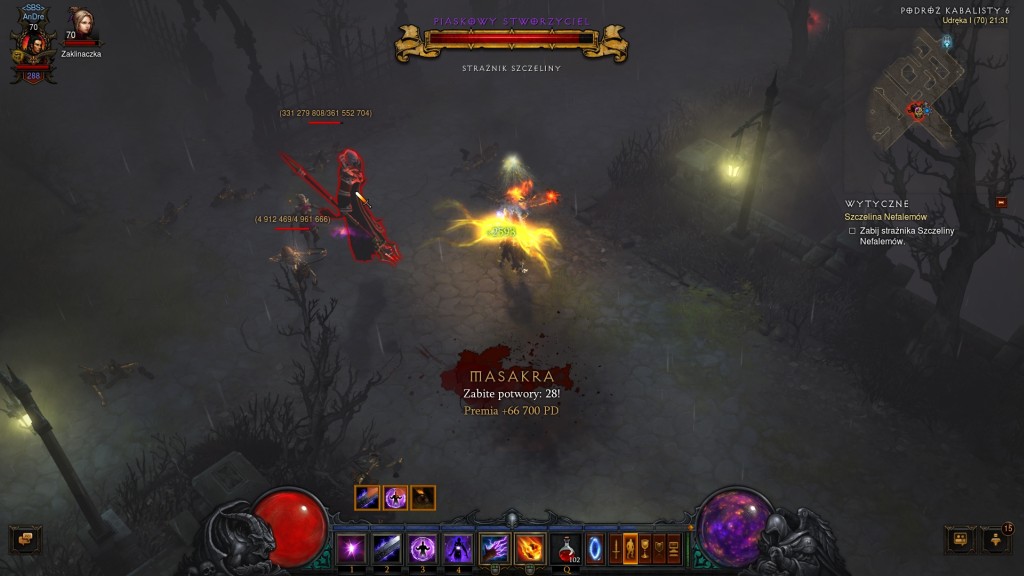The height and width of the screenshot is (576, 1024).
Task: Cast the purple figure-in-circle skill in slot 3
Action: [x=422, y=548]
